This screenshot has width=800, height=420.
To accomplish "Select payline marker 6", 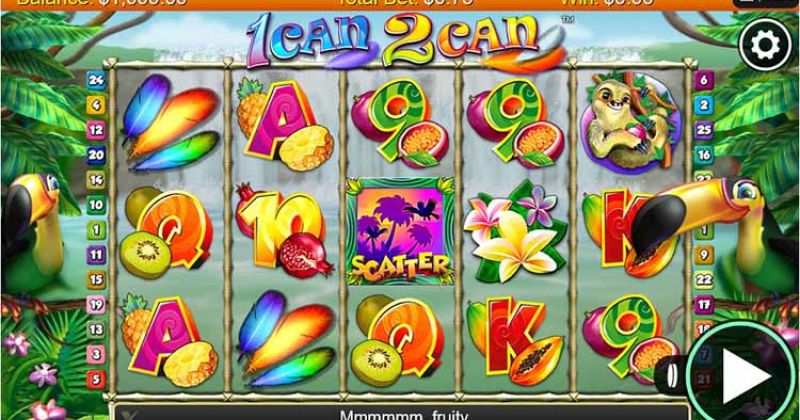I will pyautogui.click(x=704, y=79).
